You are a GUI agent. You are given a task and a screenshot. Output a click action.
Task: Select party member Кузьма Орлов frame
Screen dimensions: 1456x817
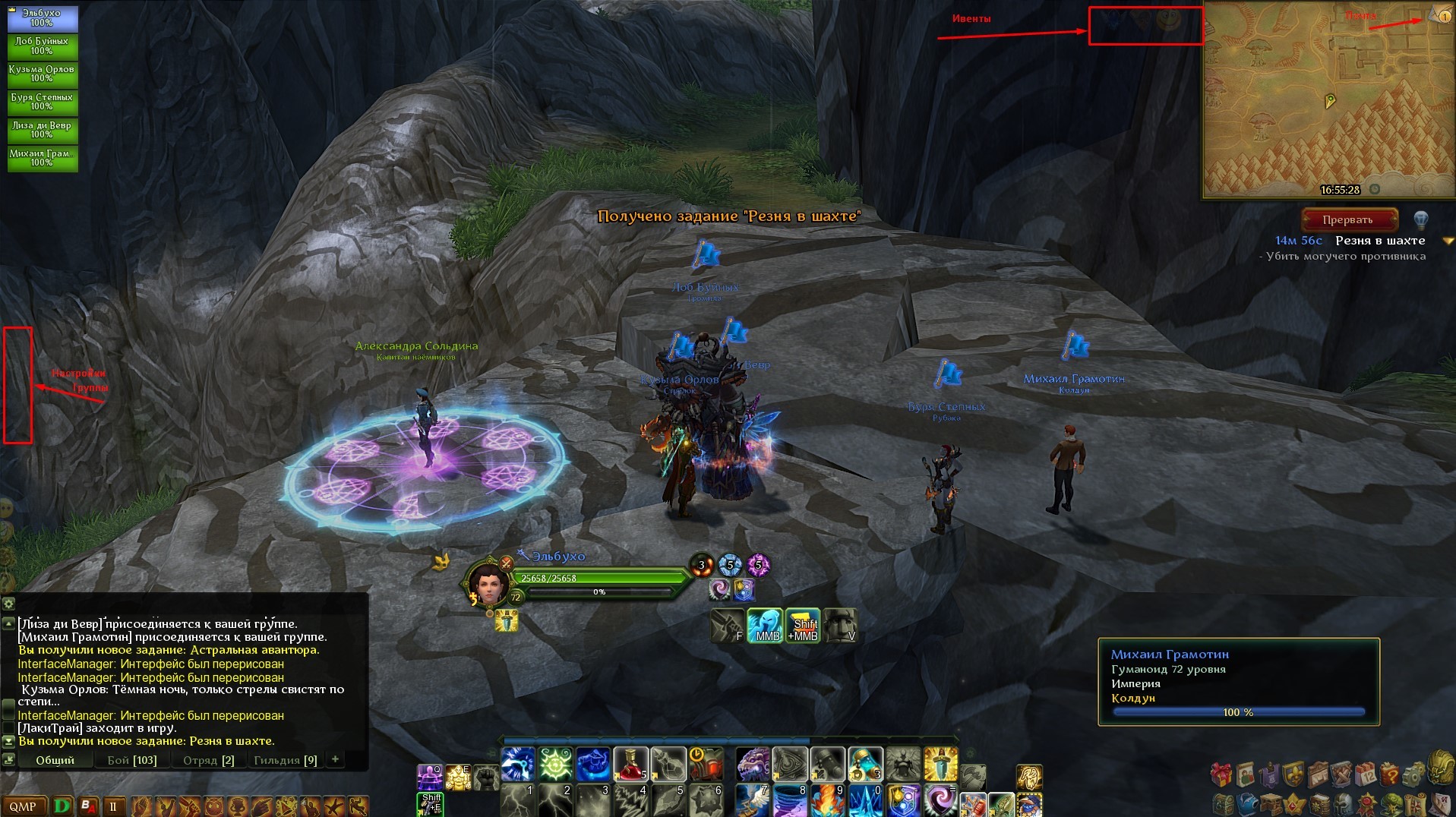(x=43, y=74)
